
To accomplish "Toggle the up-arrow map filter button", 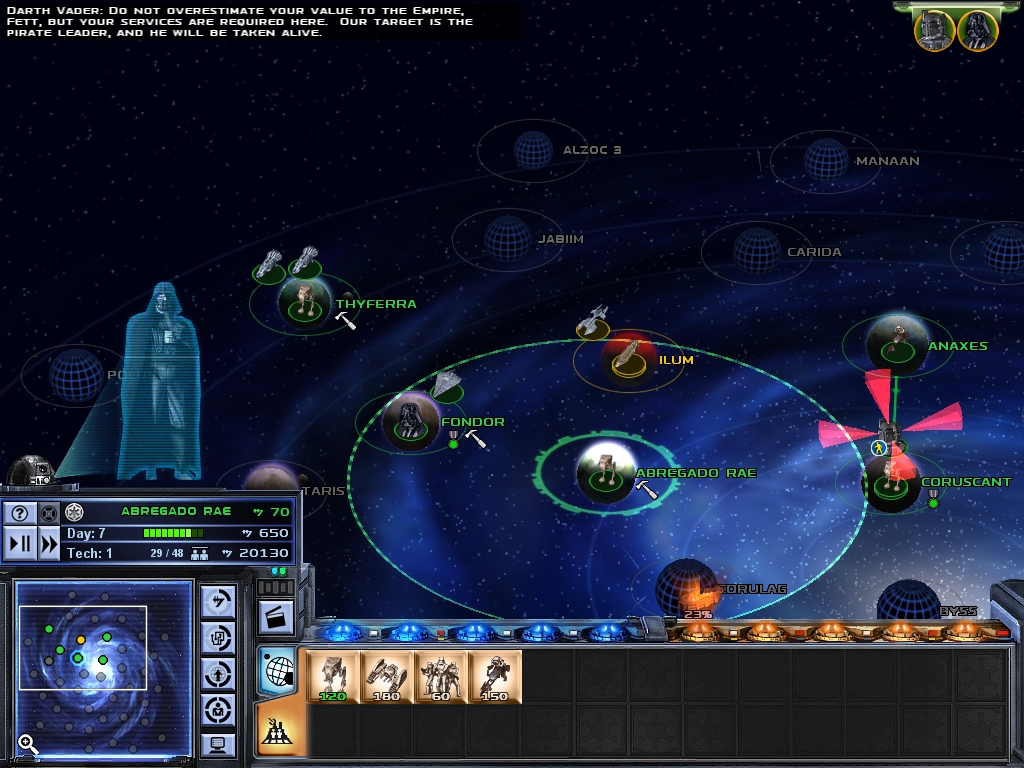I will point(219,673).
